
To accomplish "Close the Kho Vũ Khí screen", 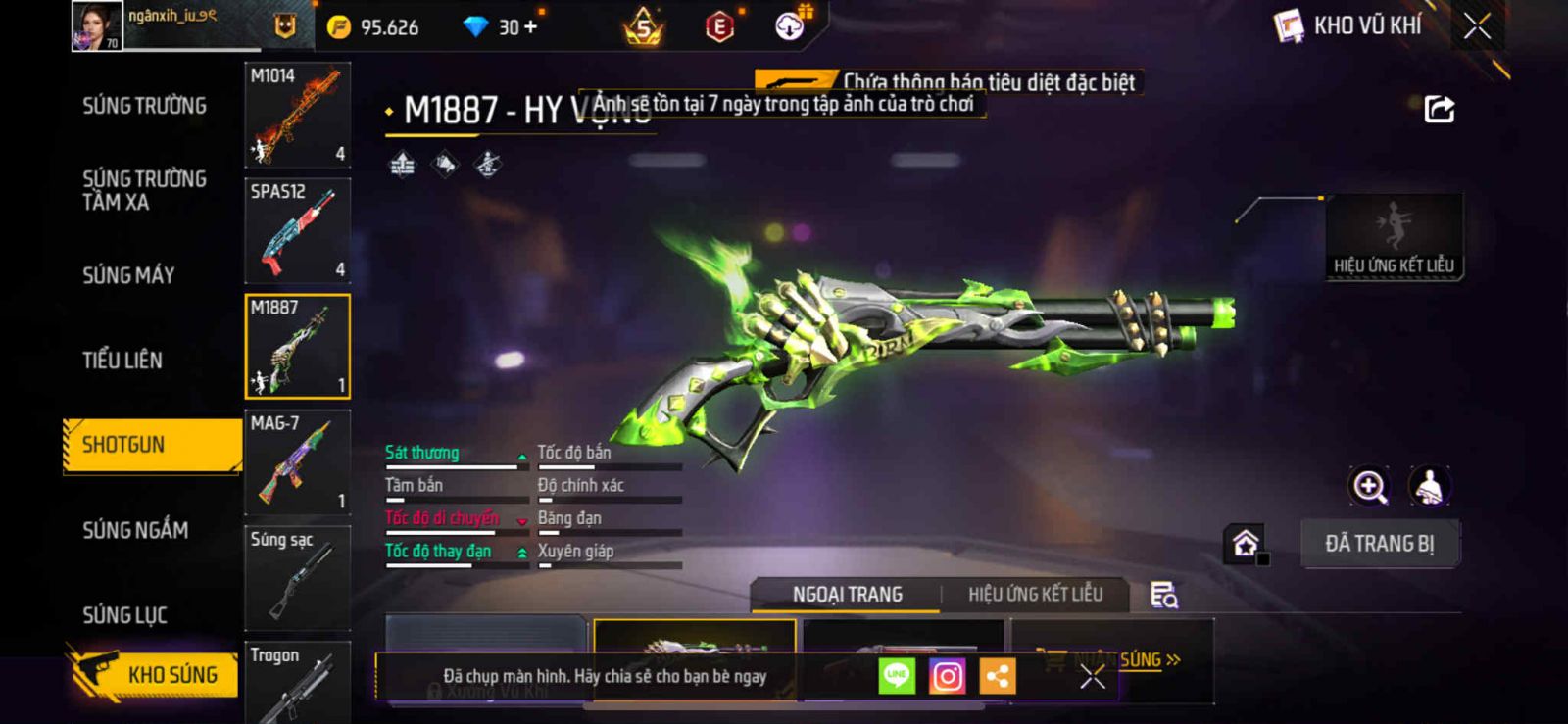I will pyautogui.click(x=1477, y=26).
